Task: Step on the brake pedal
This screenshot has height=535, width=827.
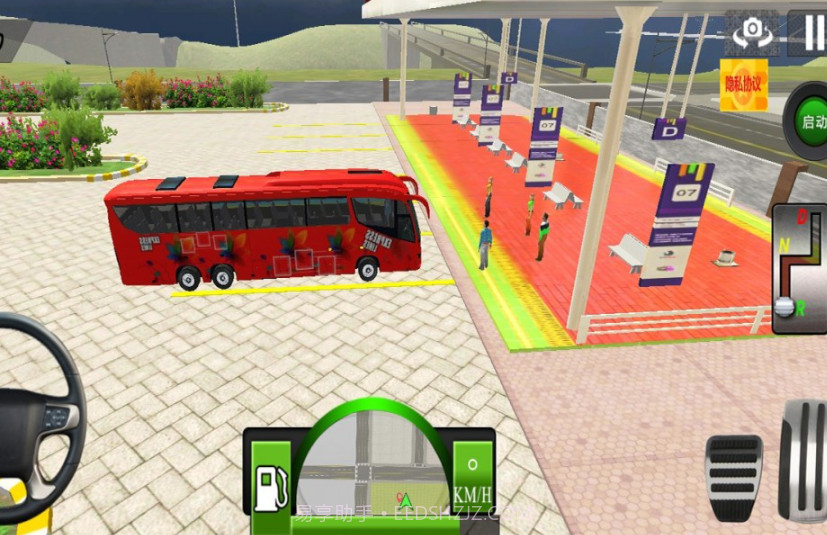Action: (733, 476)
